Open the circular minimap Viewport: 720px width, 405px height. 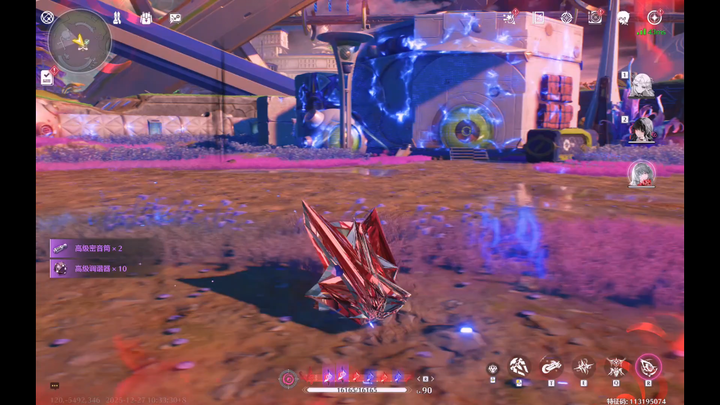click(80, 41)
